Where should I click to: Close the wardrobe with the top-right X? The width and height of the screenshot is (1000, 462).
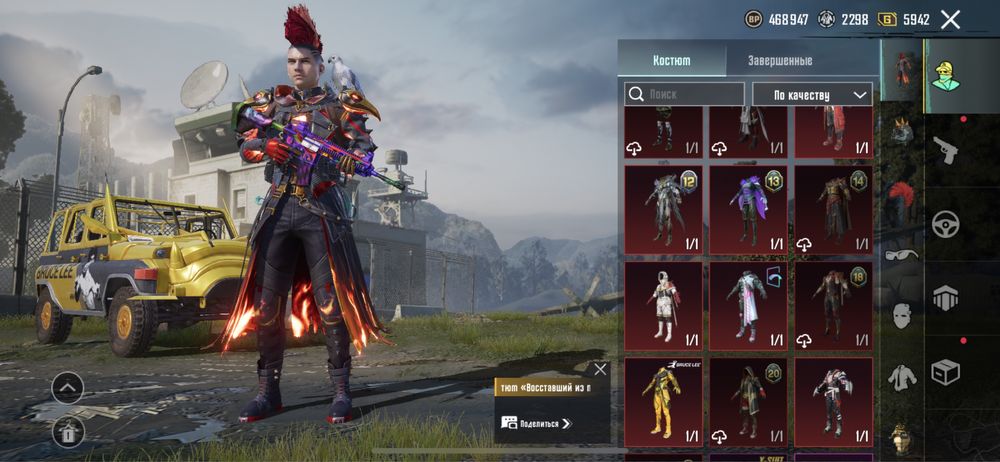tap(950, 19)
